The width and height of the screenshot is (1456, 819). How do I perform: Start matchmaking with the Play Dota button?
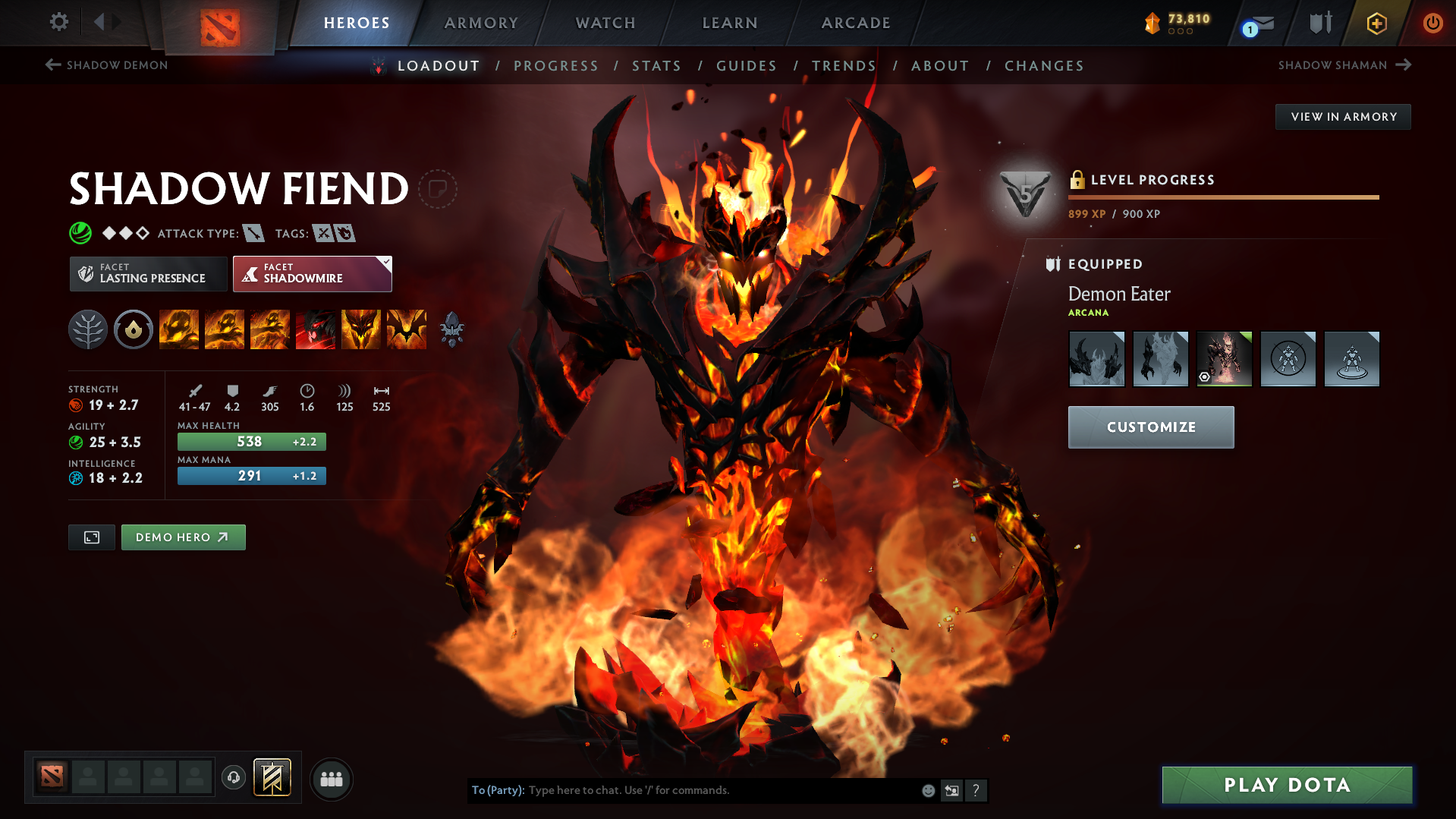1287,785
